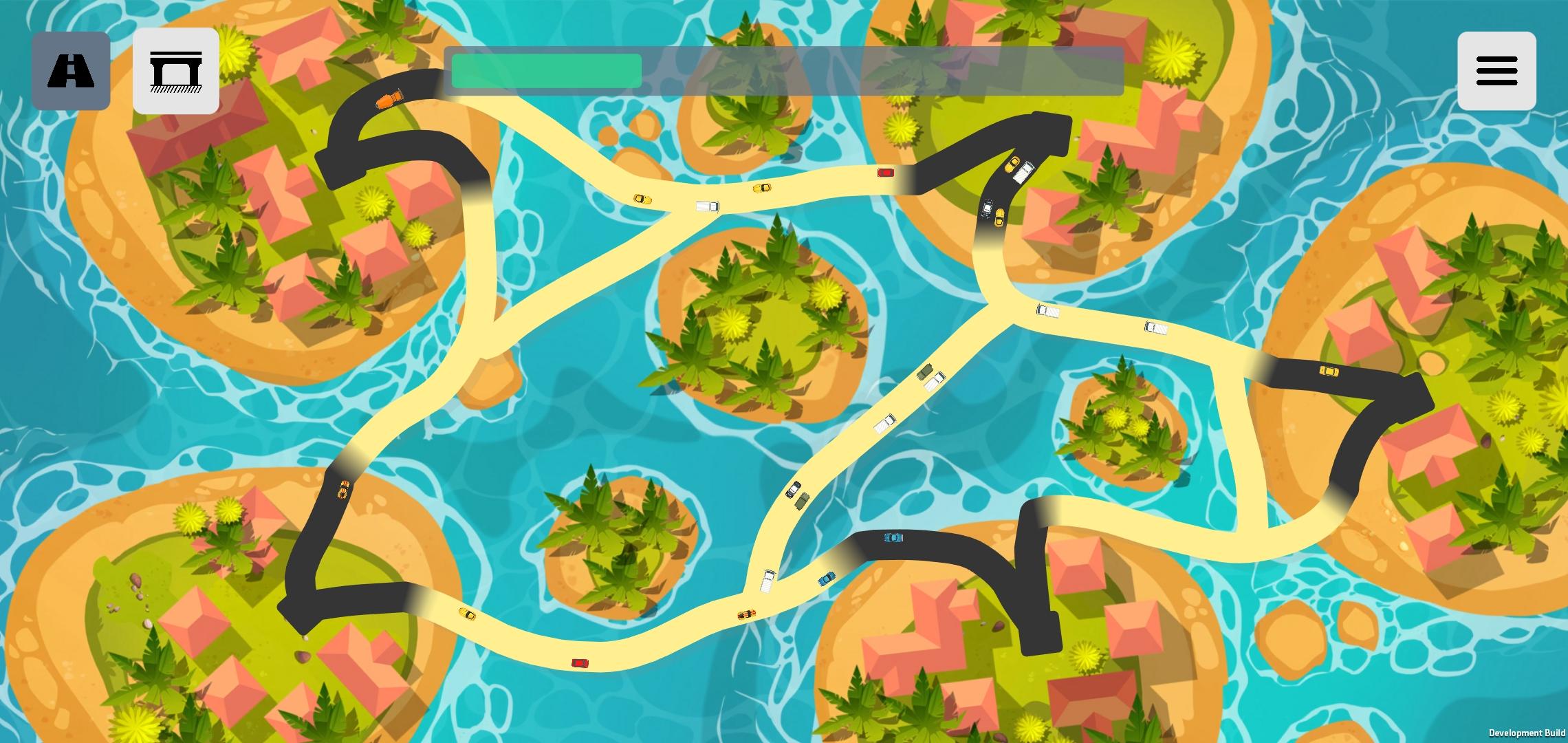Click the orange truck on the top-left road
This screenshot has height=743, width=1568.
pos(389,100)
